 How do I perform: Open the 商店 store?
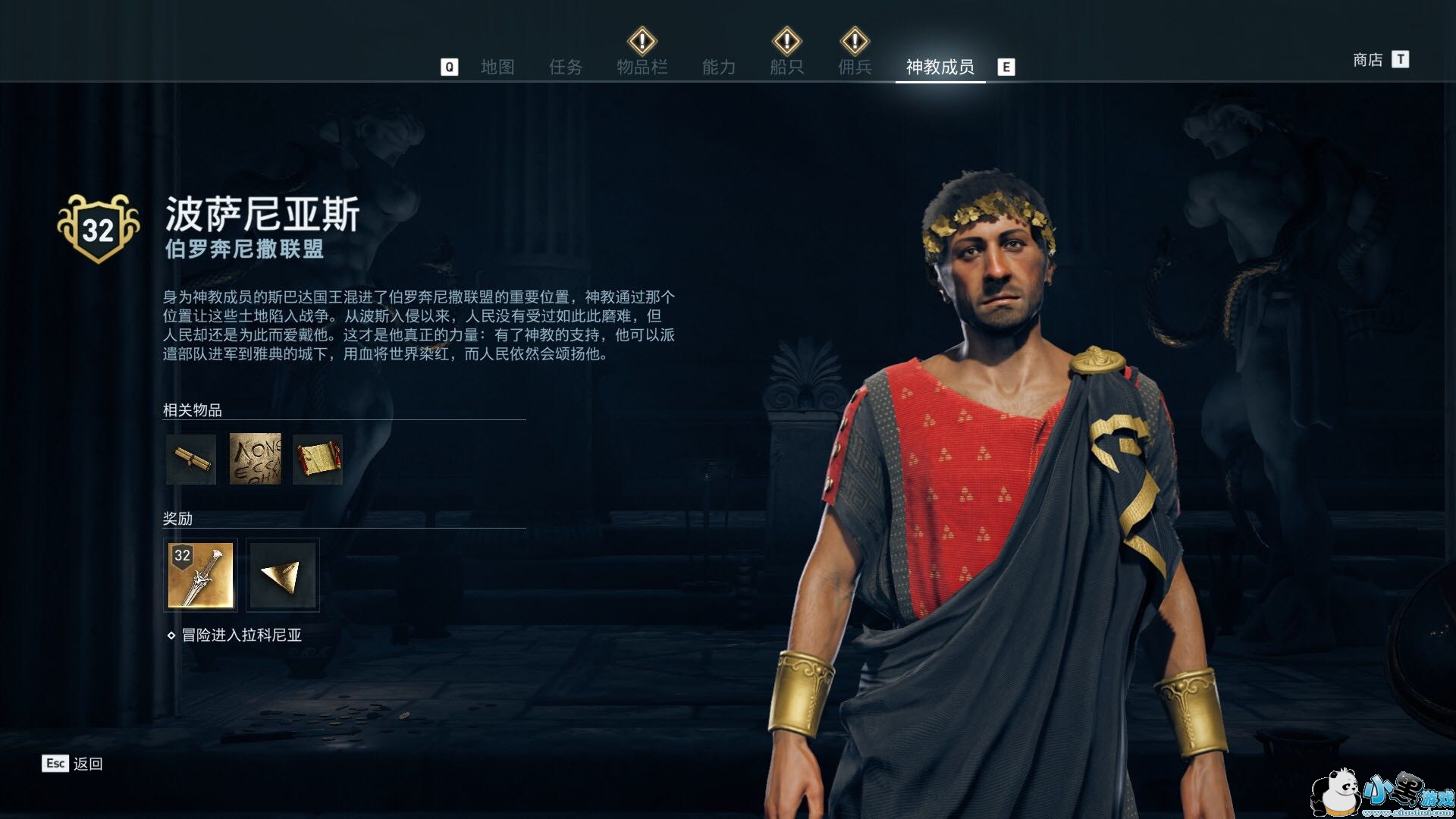pos(1368,60)
